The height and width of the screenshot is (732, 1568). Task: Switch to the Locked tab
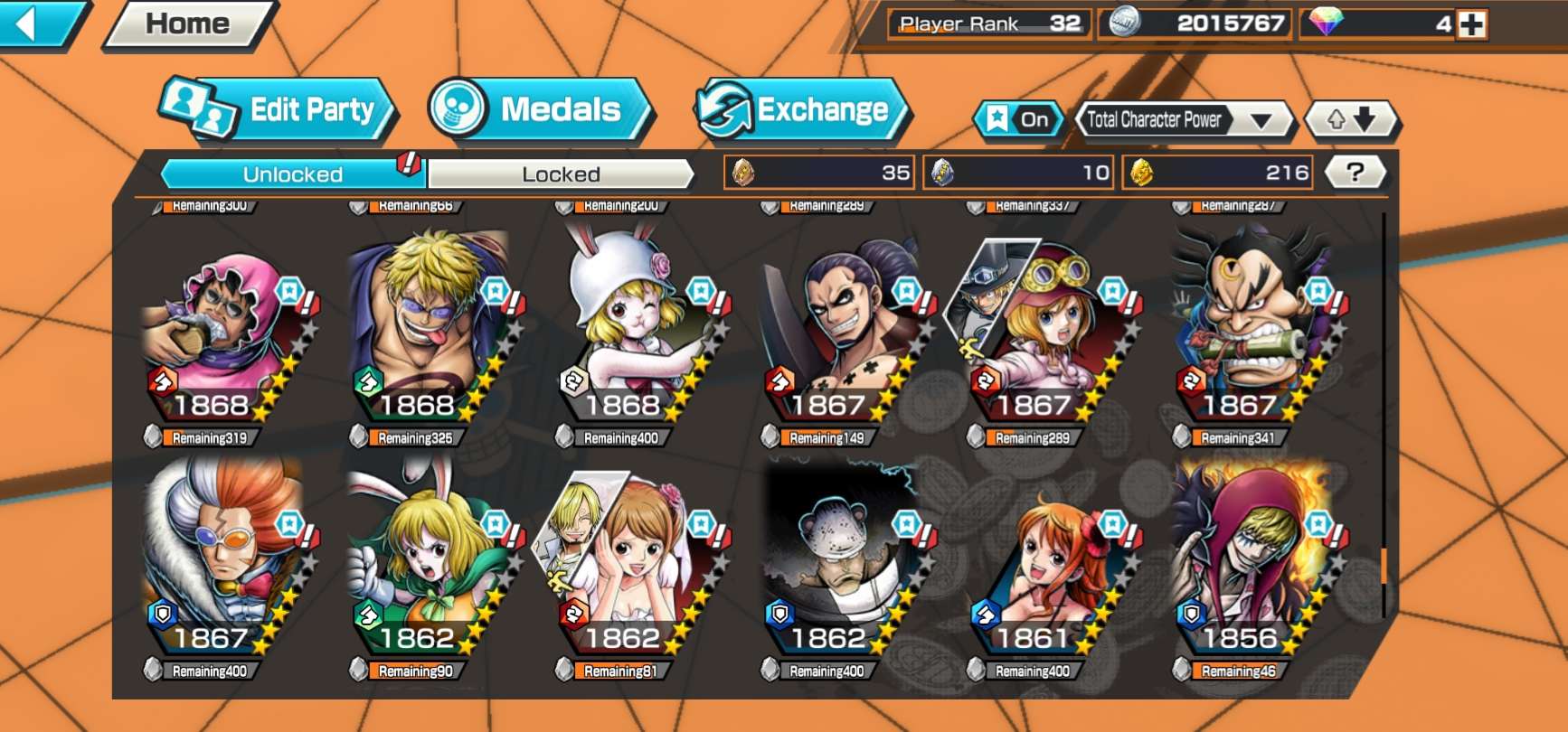tap(561, 174)
